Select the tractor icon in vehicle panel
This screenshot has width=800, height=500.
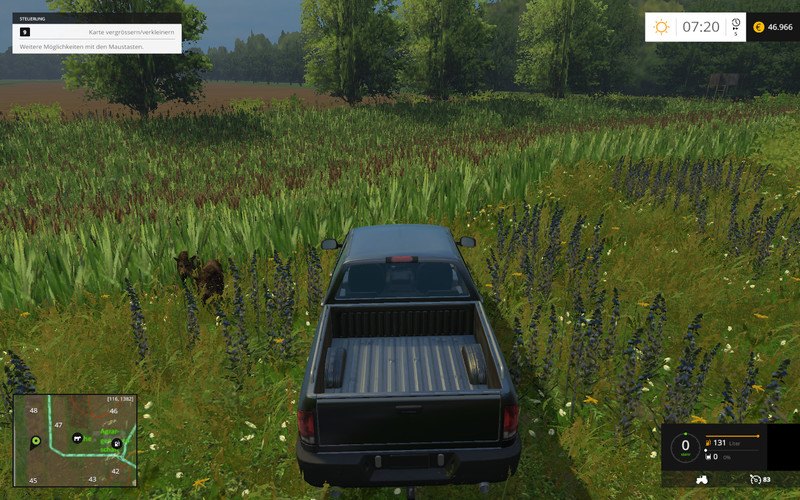coord(702,480)
